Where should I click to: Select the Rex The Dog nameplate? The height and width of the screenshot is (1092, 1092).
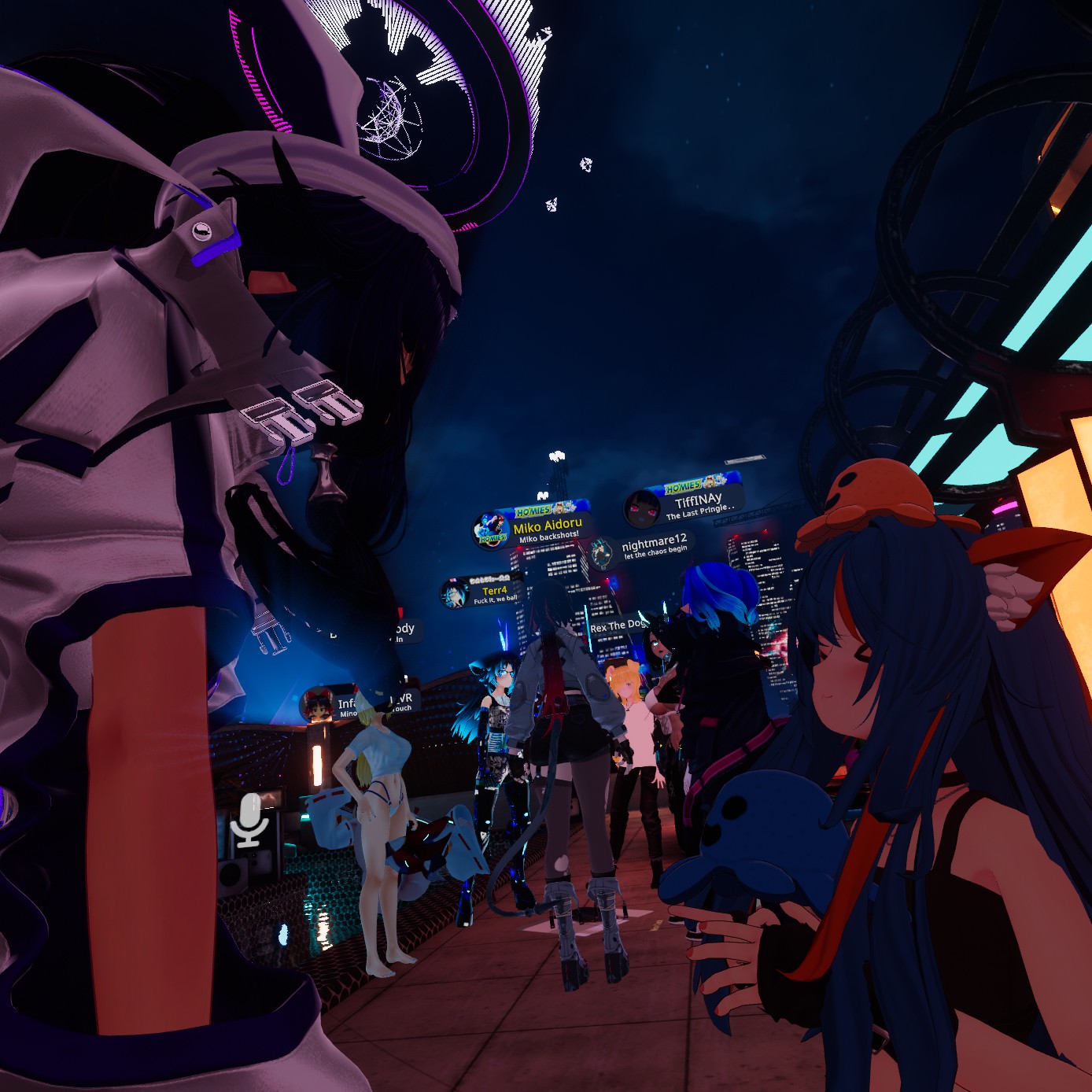[617, 626]
